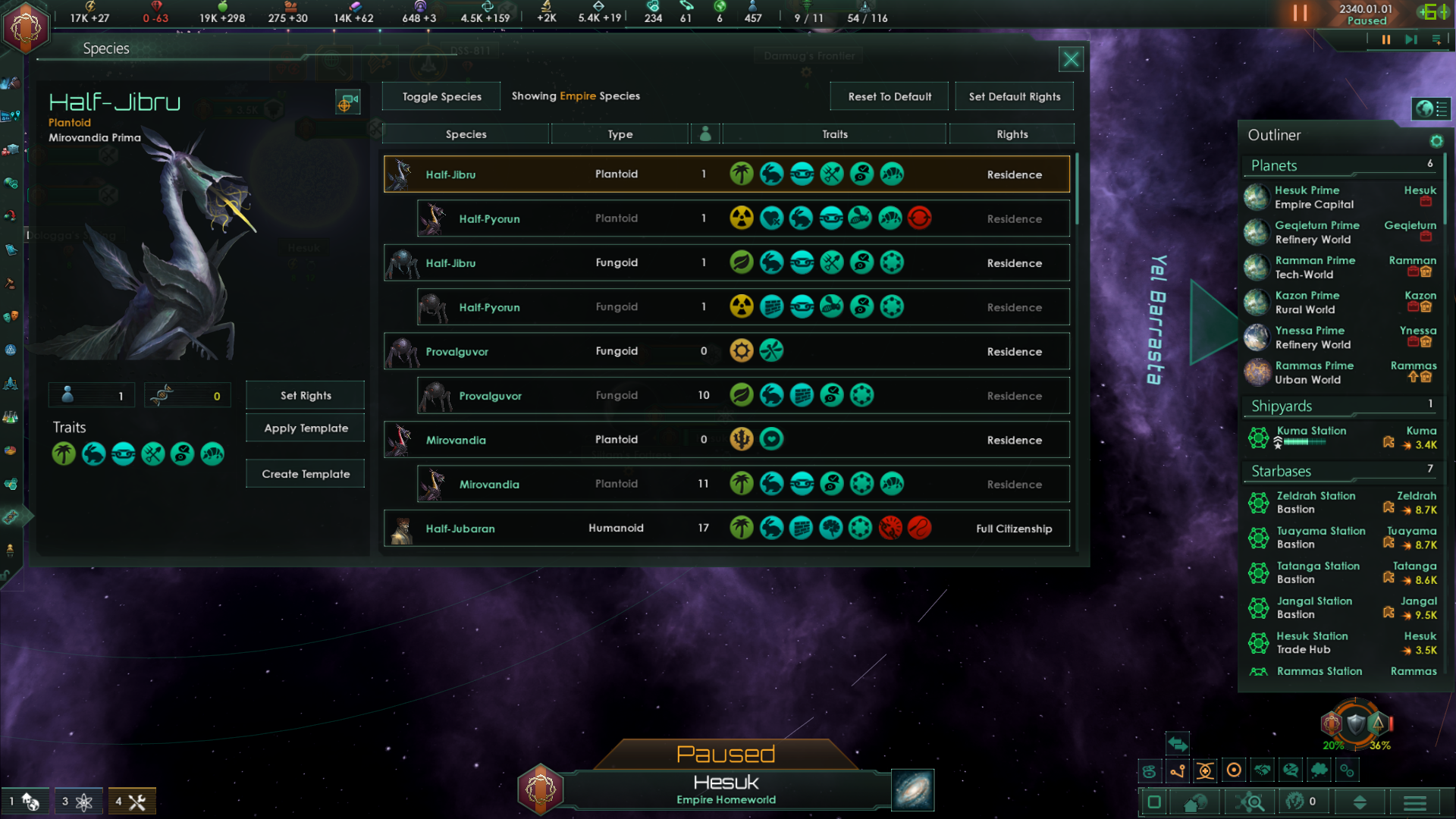Image resolution: width=1456 pixels, height=819 pixels.
Task: Click the Reset To Default button
Action: (x=889, y=96)
